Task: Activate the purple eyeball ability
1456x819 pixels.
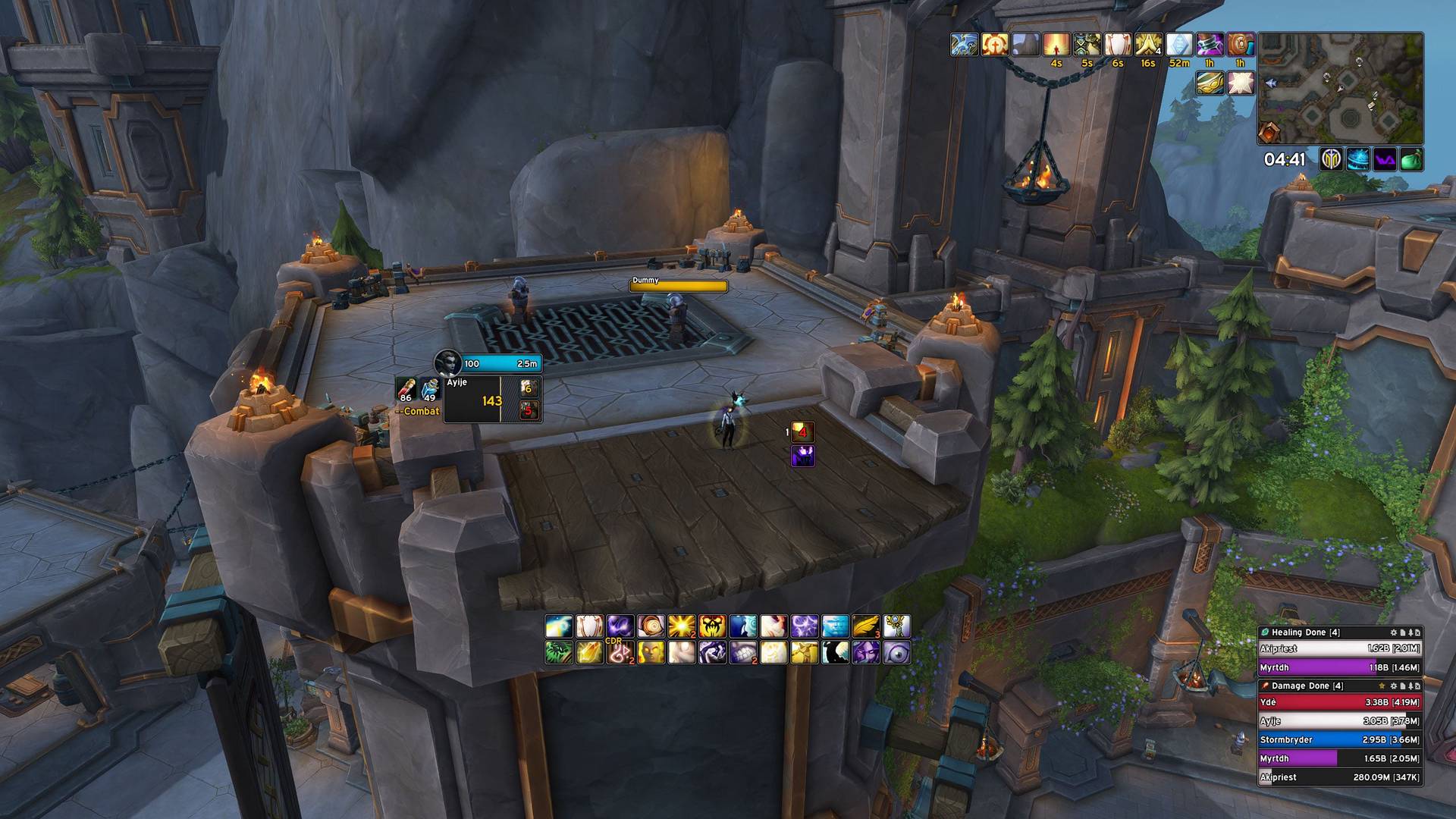Action: (897, 652)
